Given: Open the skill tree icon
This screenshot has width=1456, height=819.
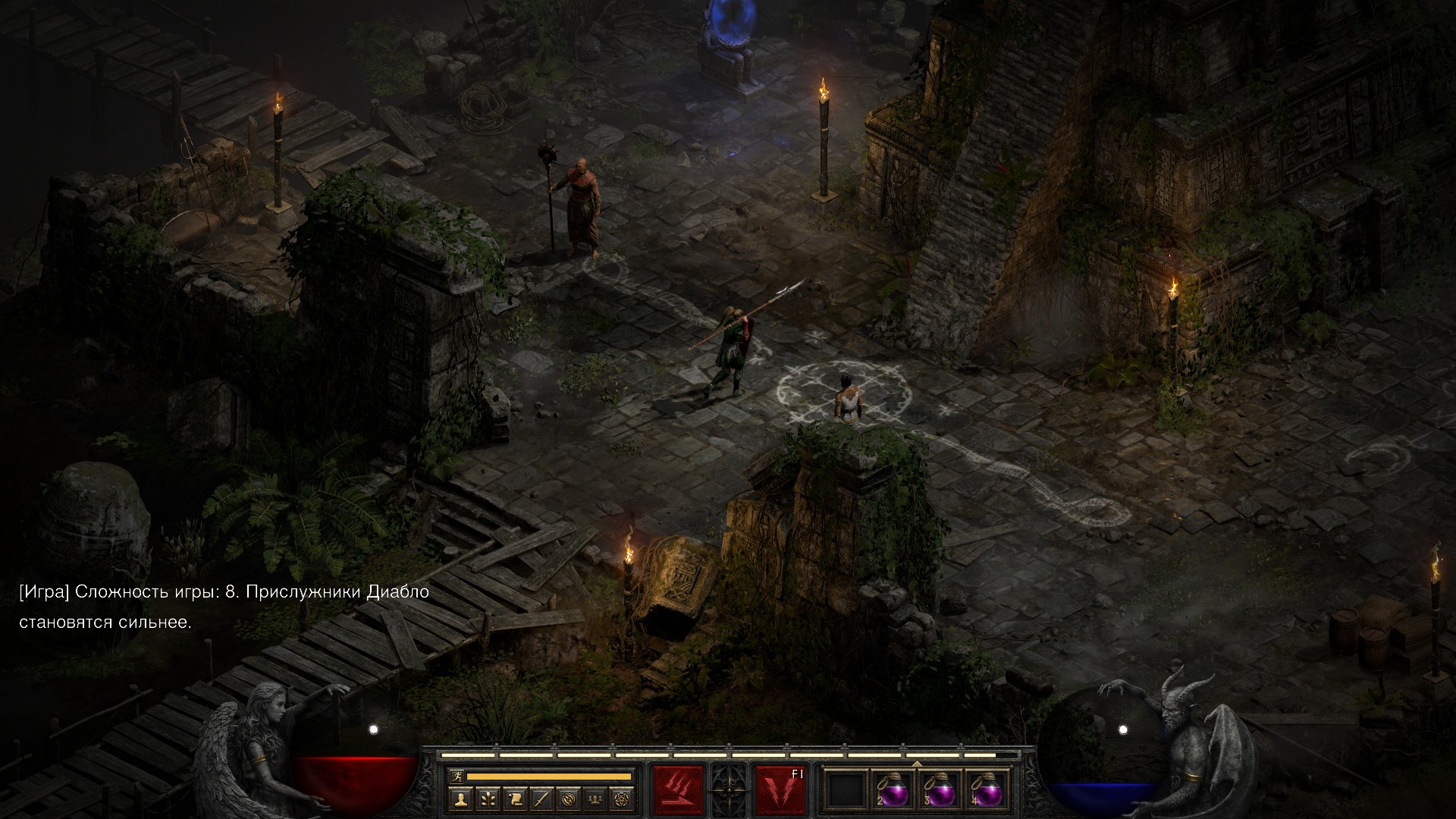Looking at the screenshot, I should pos(488,798).
